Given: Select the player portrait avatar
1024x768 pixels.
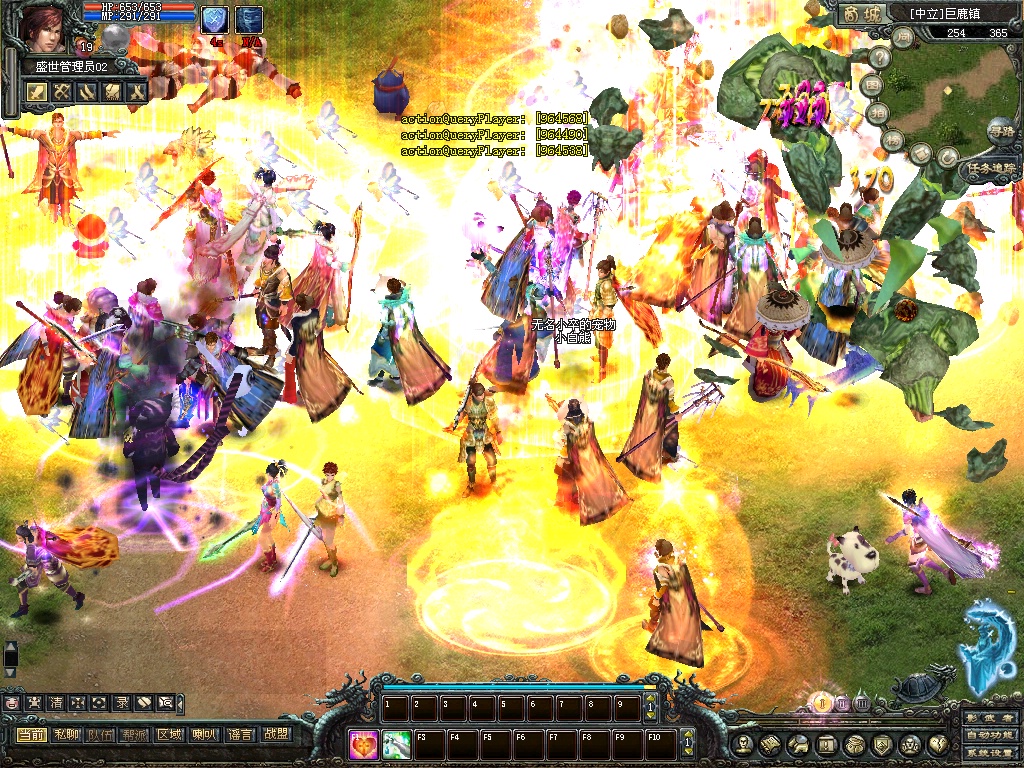Looking at the screenshot, I should coord(44,27).
